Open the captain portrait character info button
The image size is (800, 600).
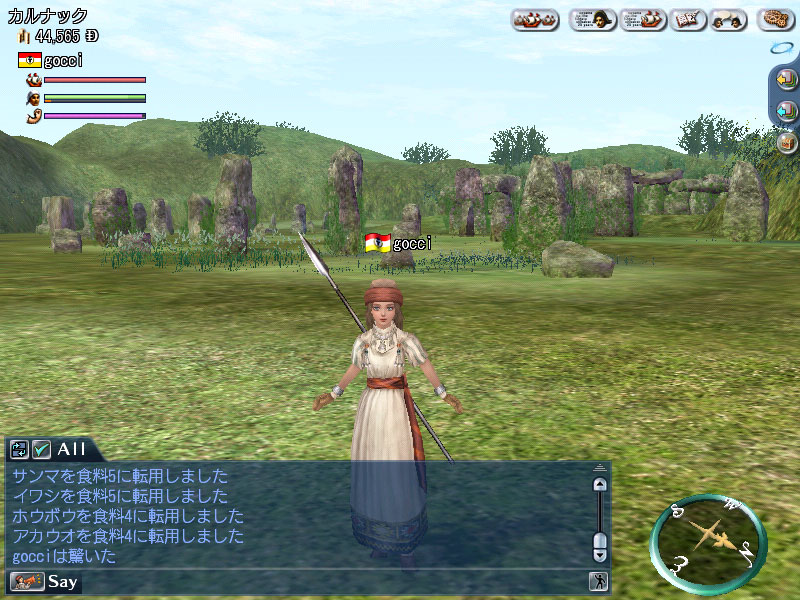pyautogui.click(x=592, y=19)
